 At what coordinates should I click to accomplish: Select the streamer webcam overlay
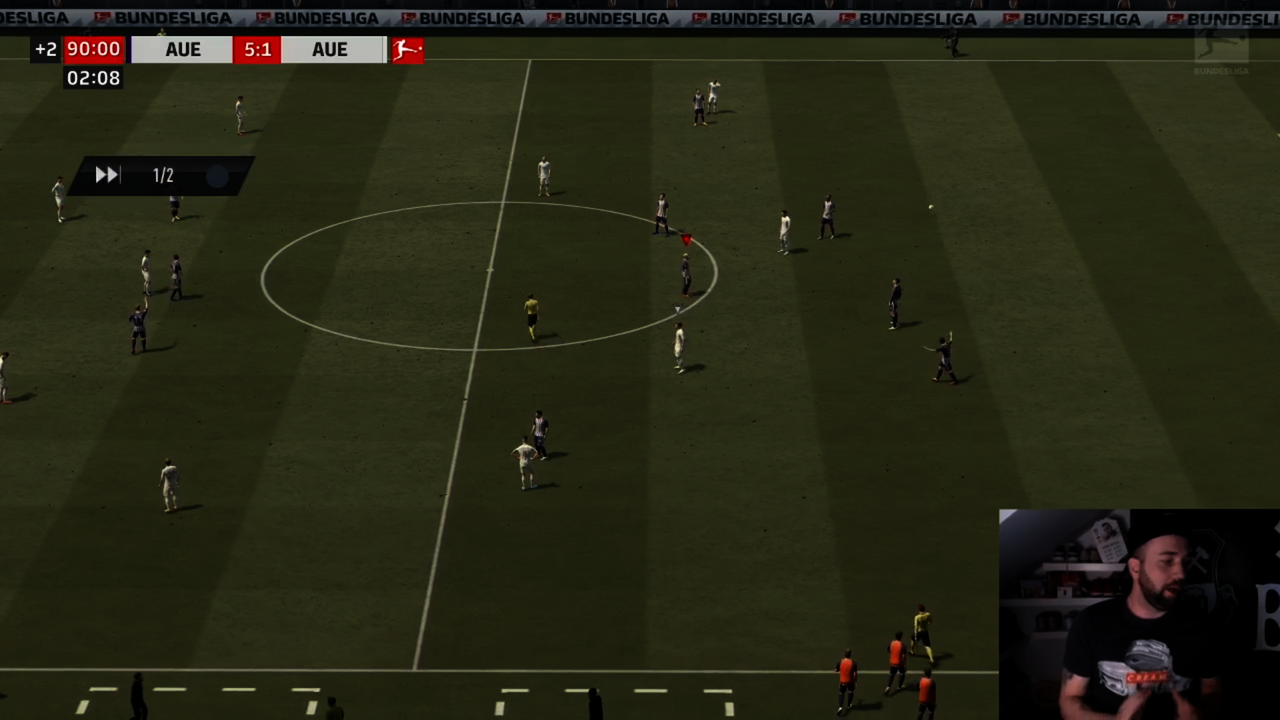(1139, 614)
